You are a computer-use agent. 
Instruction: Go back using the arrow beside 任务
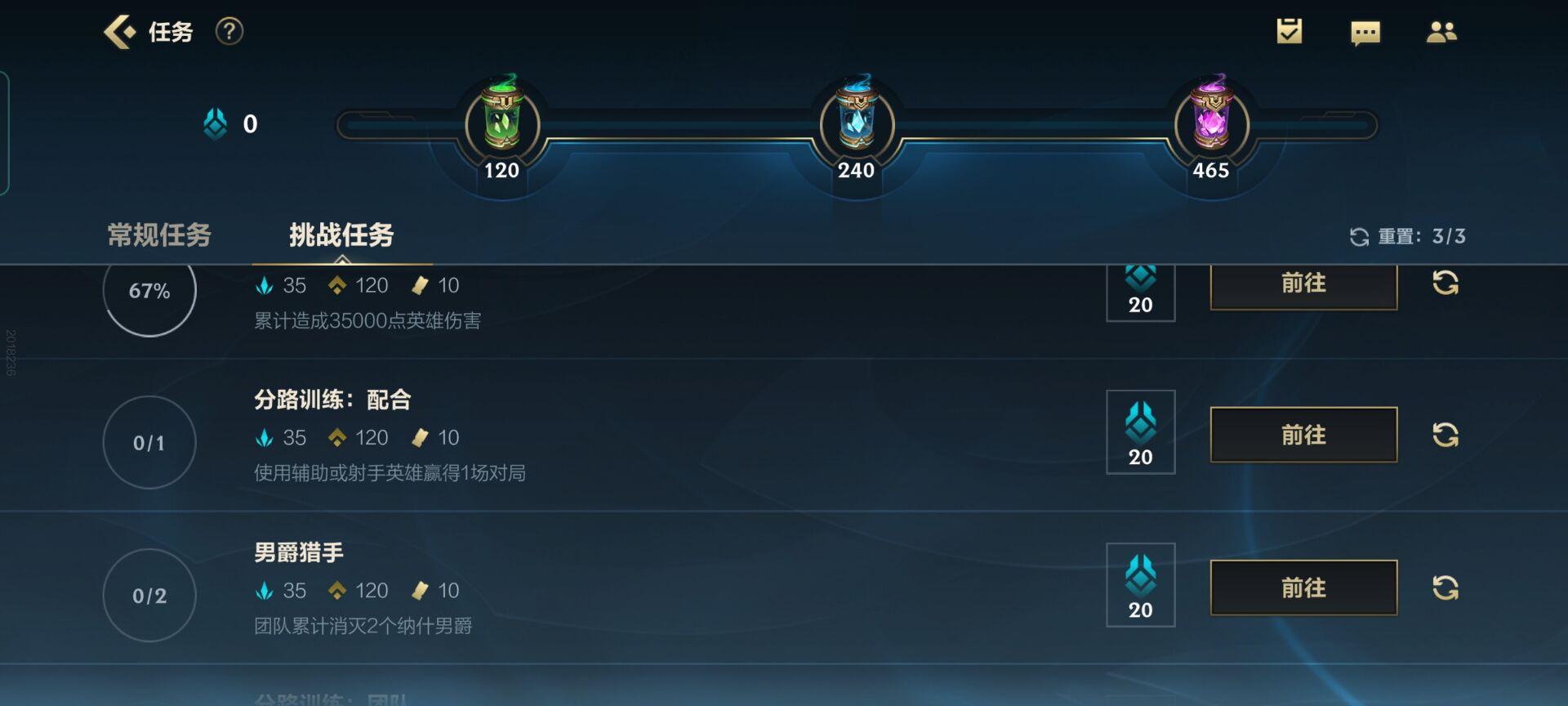click(x=120, y=33)
